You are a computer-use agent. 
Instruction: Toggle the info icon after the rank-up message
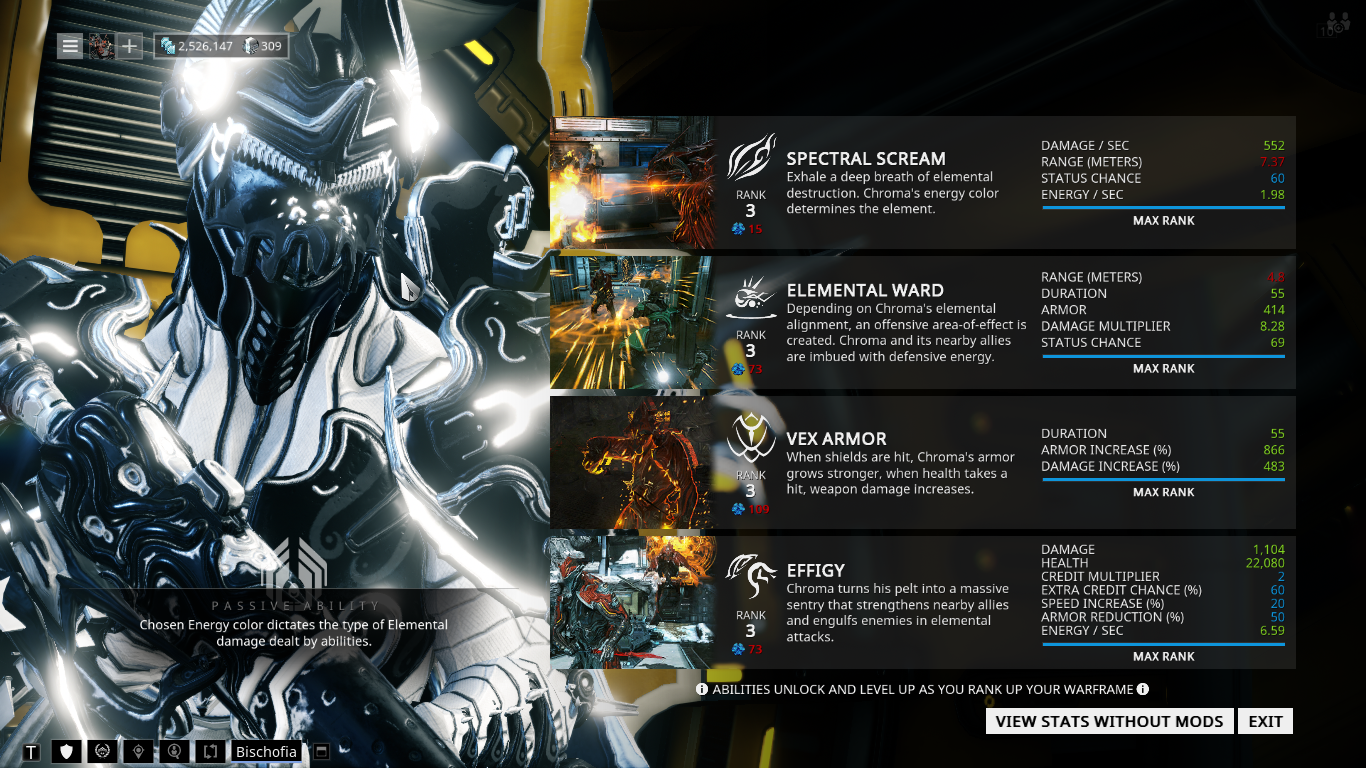(x=1142, y=689)
